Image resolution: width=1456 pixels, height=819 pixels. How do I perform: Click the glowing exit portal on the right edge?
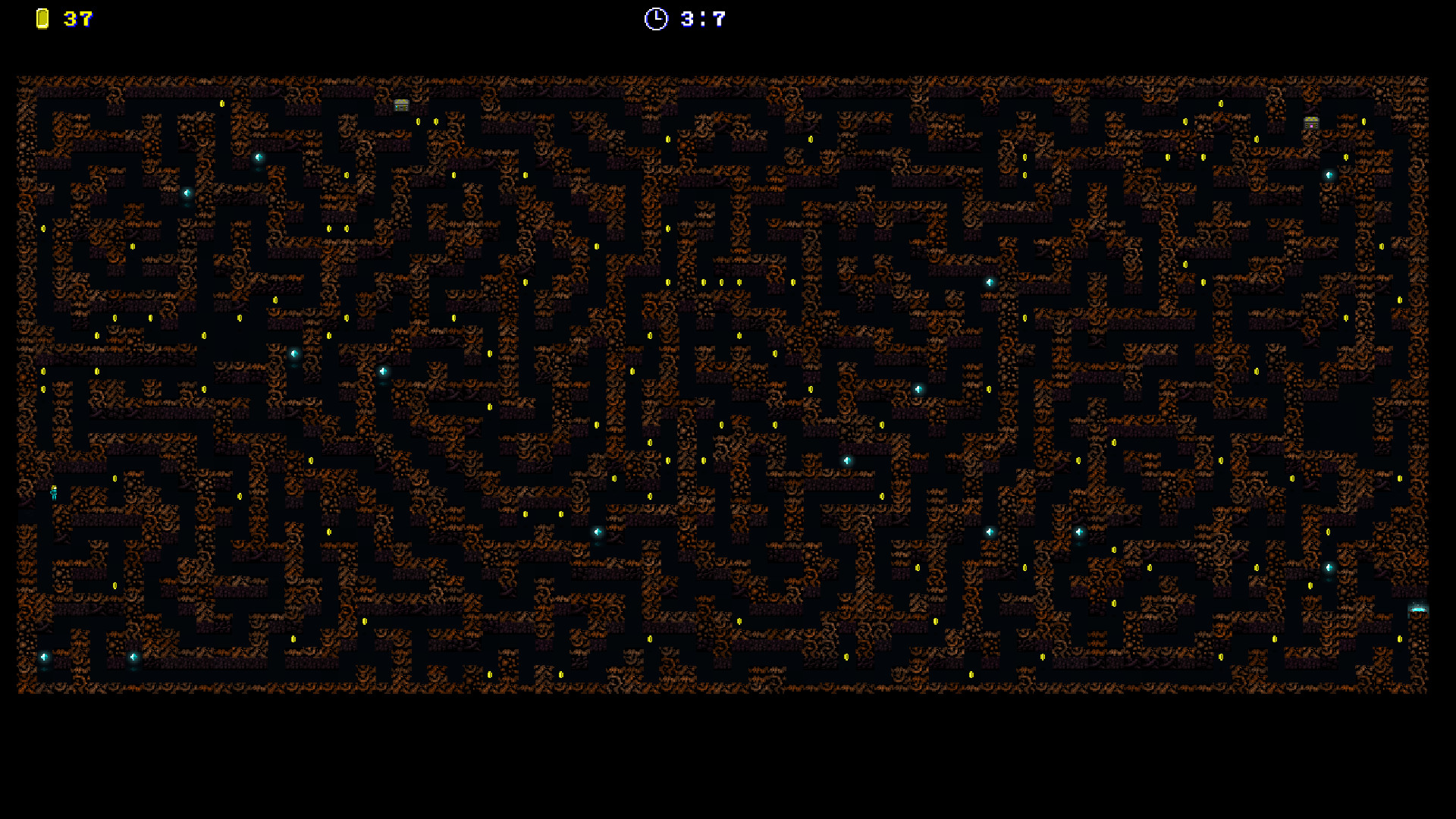(1417, 610)
